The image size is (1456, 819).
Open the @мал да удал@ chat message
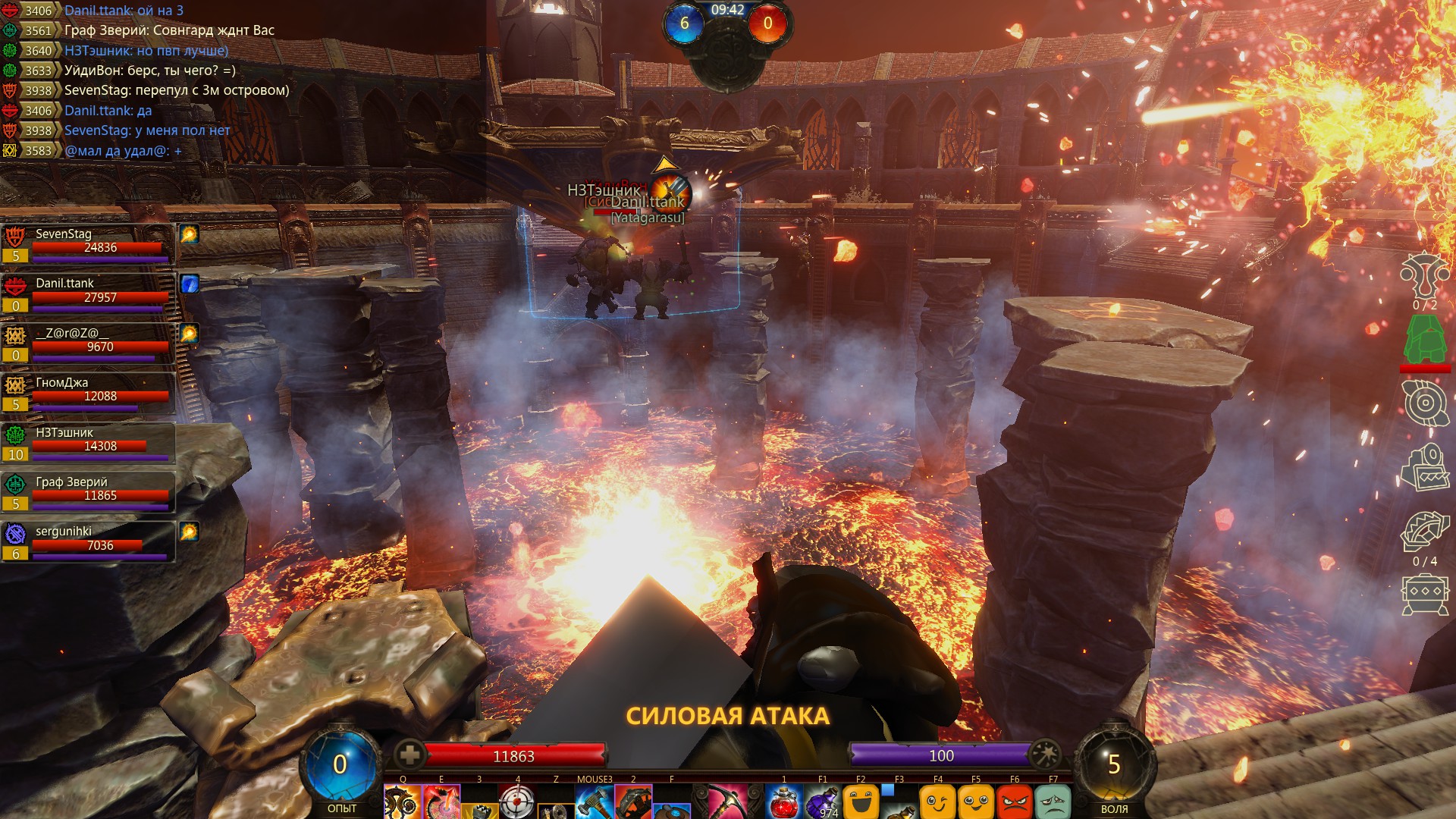[123, 151]
